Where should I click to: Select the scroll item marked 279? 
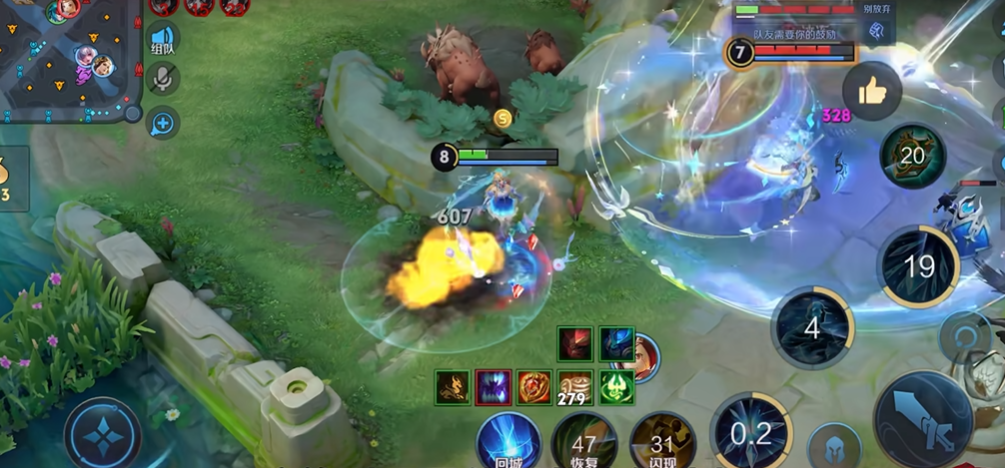pyautogui.click(x=575, y=386)
